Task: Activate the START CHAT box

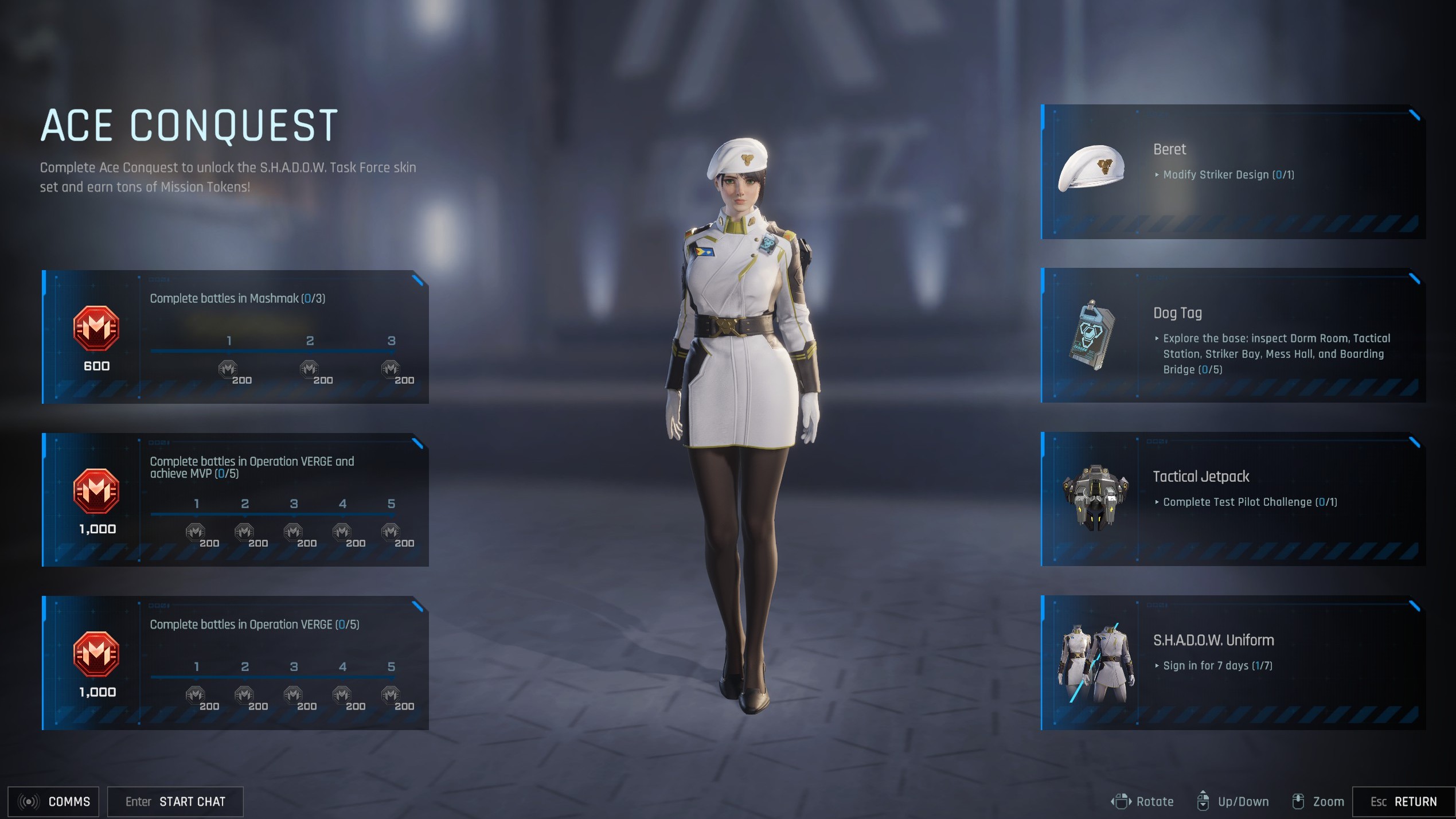Action: click(x=175, y=801)
